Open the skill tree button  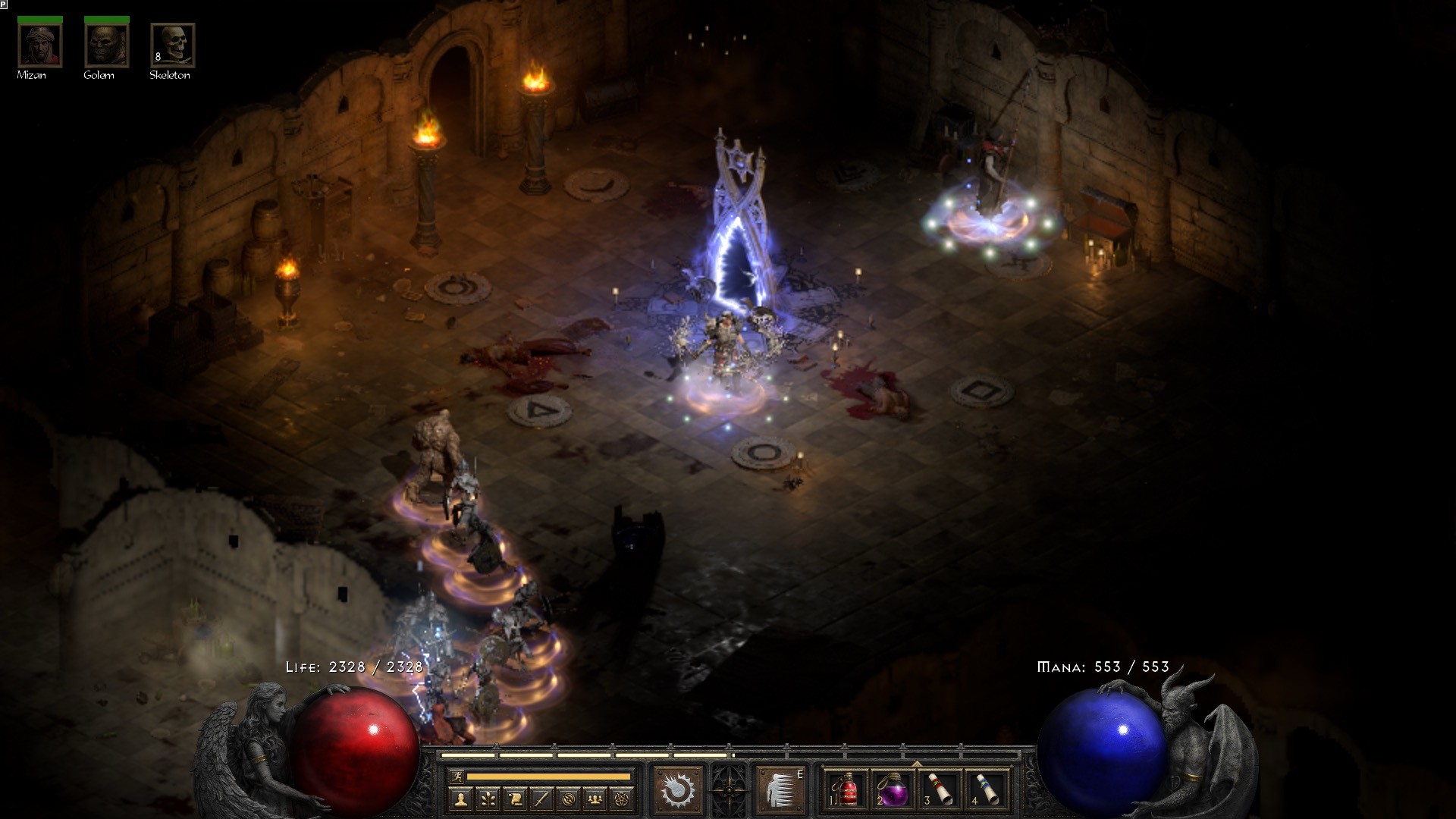point(488,799)
